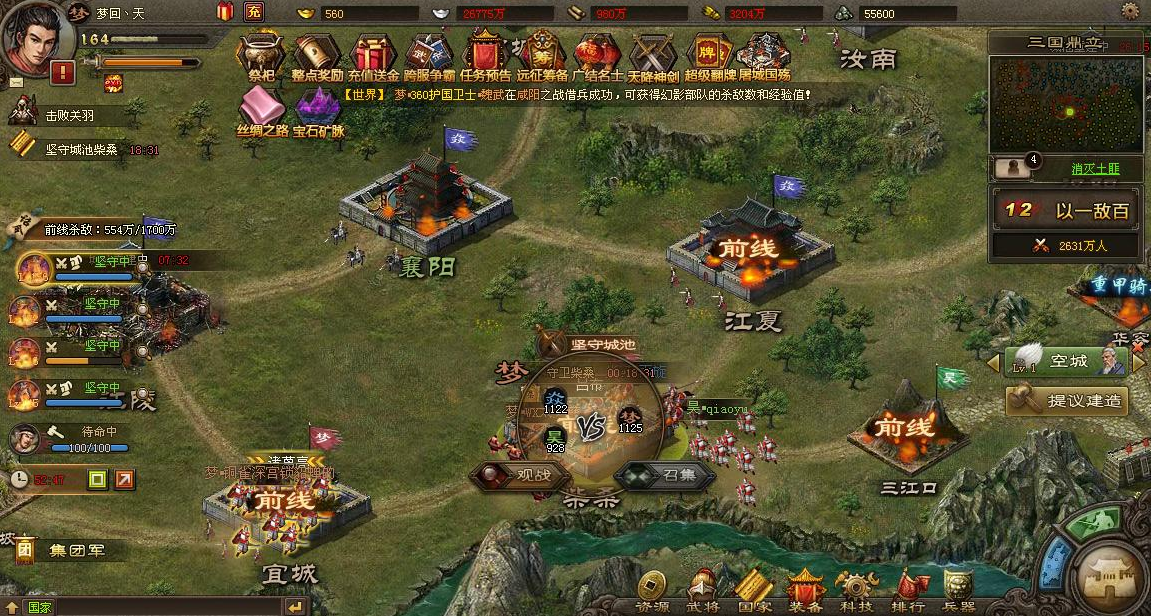Open the 丝绸之路 Silk Road event

tap(262, 108)
